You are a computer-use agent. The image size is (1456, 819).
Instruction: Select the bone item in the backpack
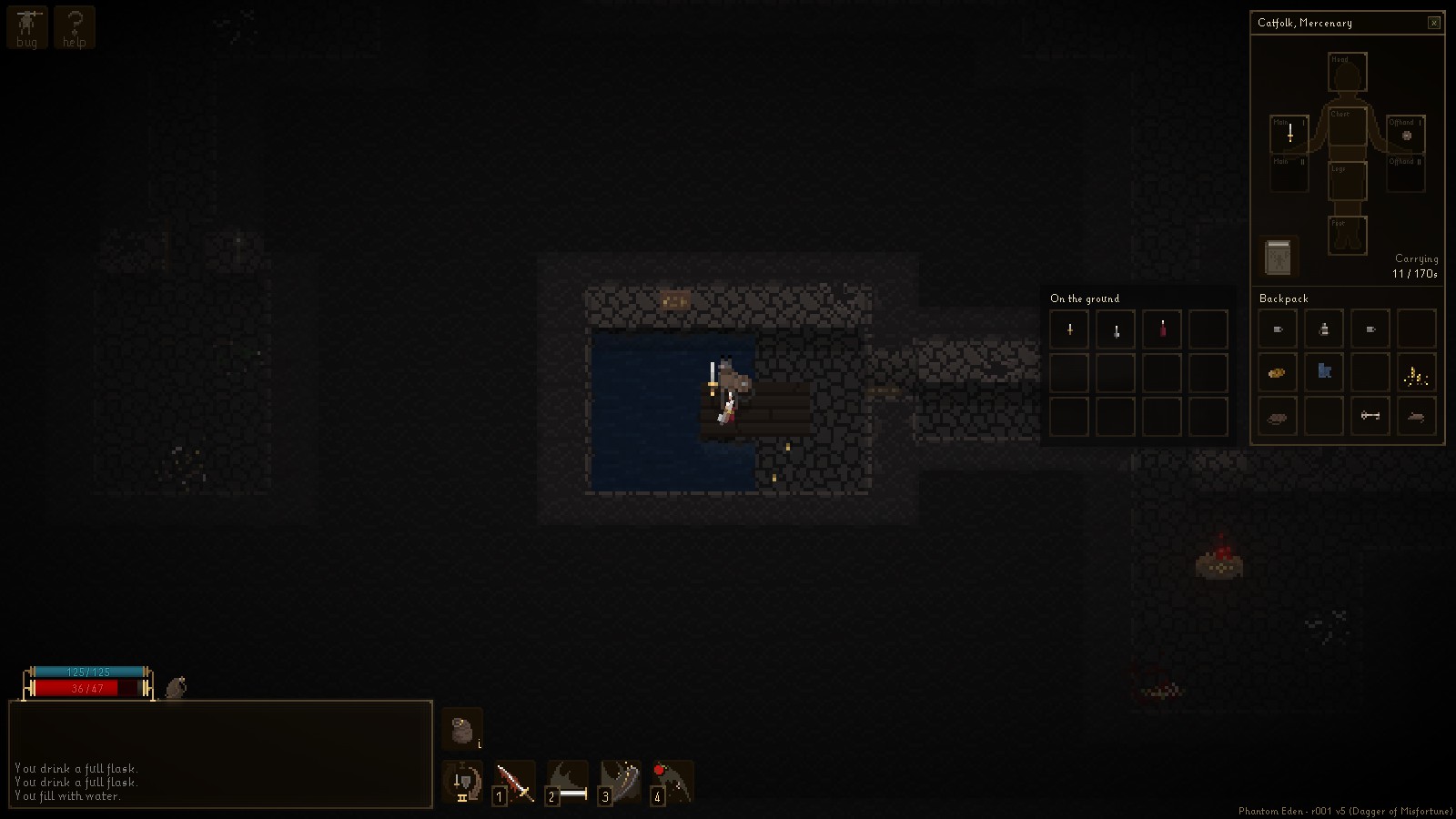point(1370,416)
